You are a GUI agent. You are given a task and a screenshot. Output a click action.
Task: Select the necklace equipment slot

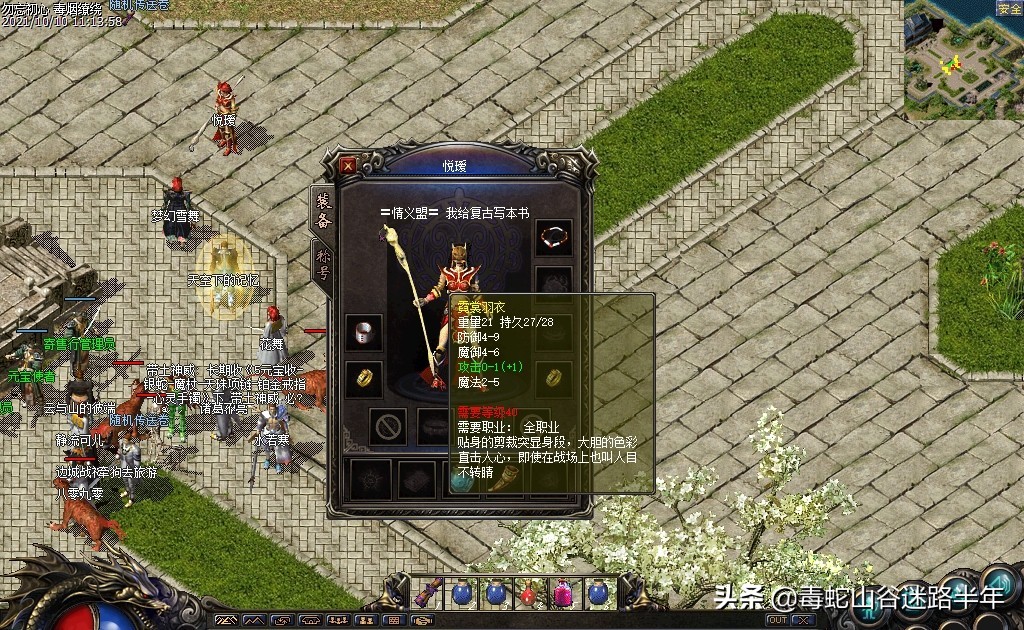click(x=553, y=236)
